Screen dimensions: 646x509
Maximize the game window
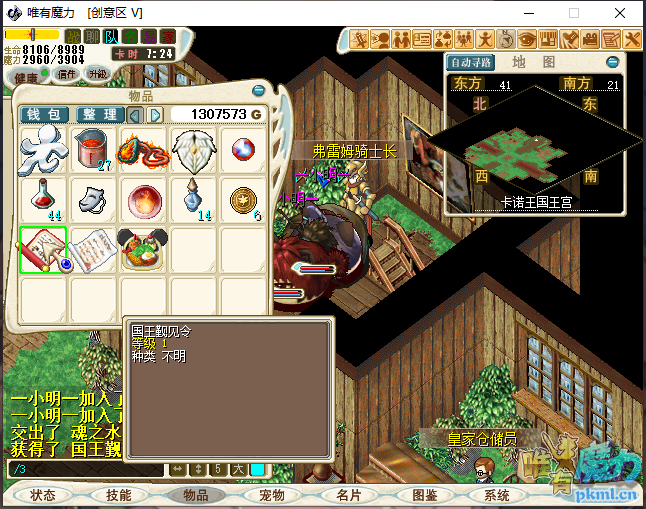point(574,13)
